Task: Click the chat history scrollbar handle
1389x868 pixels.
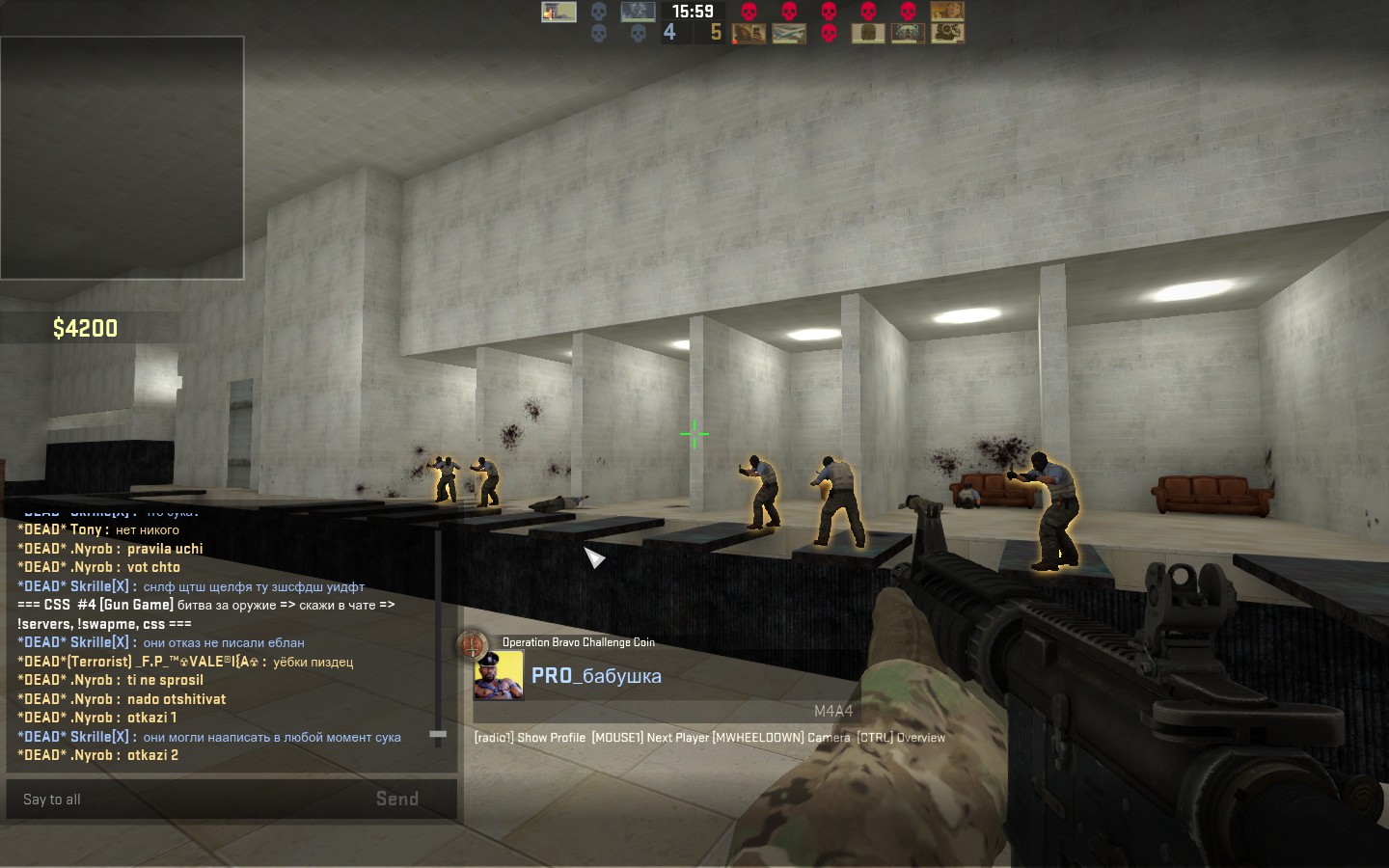Action: pos(438,735)
